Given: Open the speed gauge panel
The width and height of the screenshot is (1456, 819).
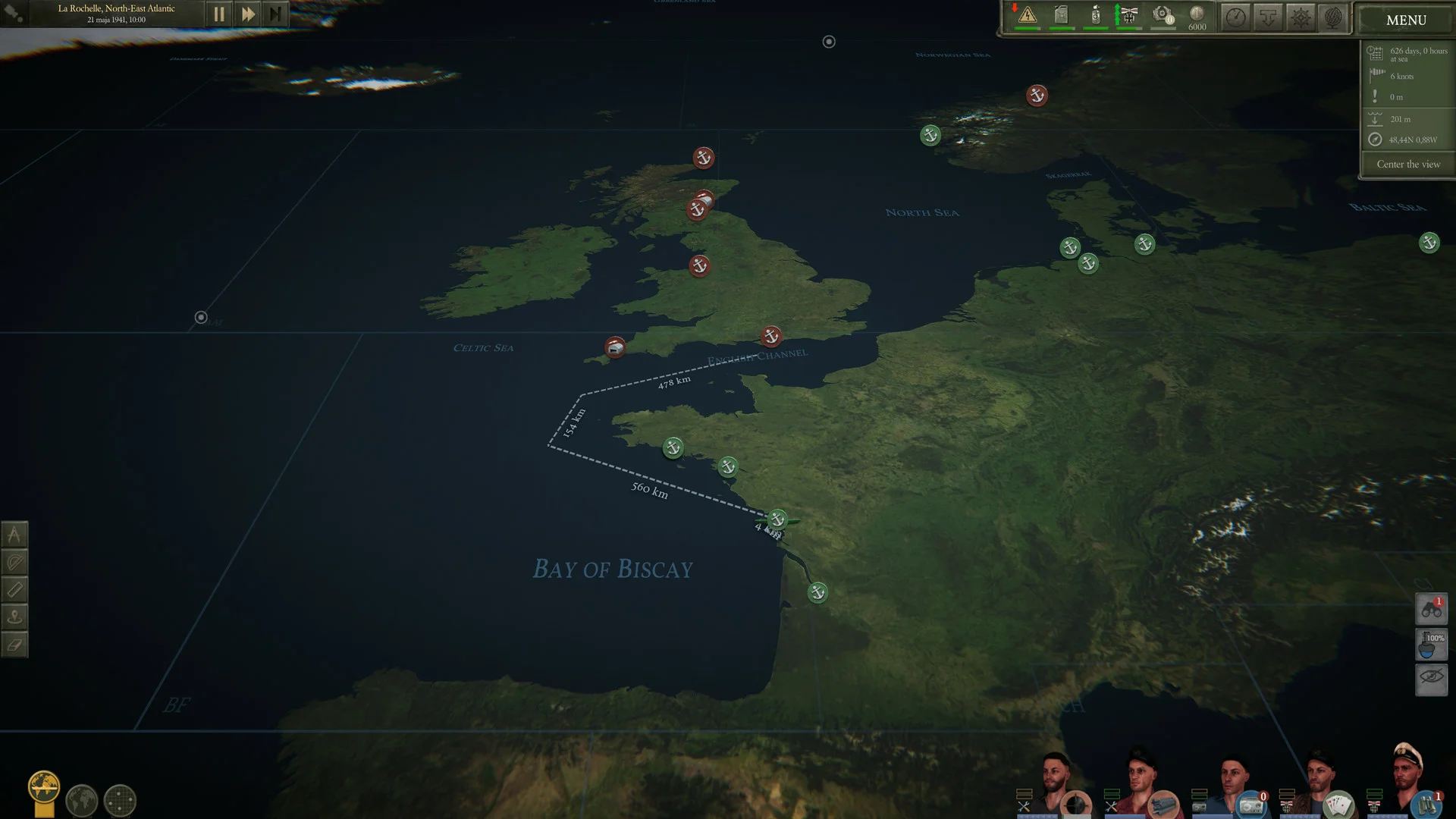Looking at the screenshot, I should [1235, 17].
